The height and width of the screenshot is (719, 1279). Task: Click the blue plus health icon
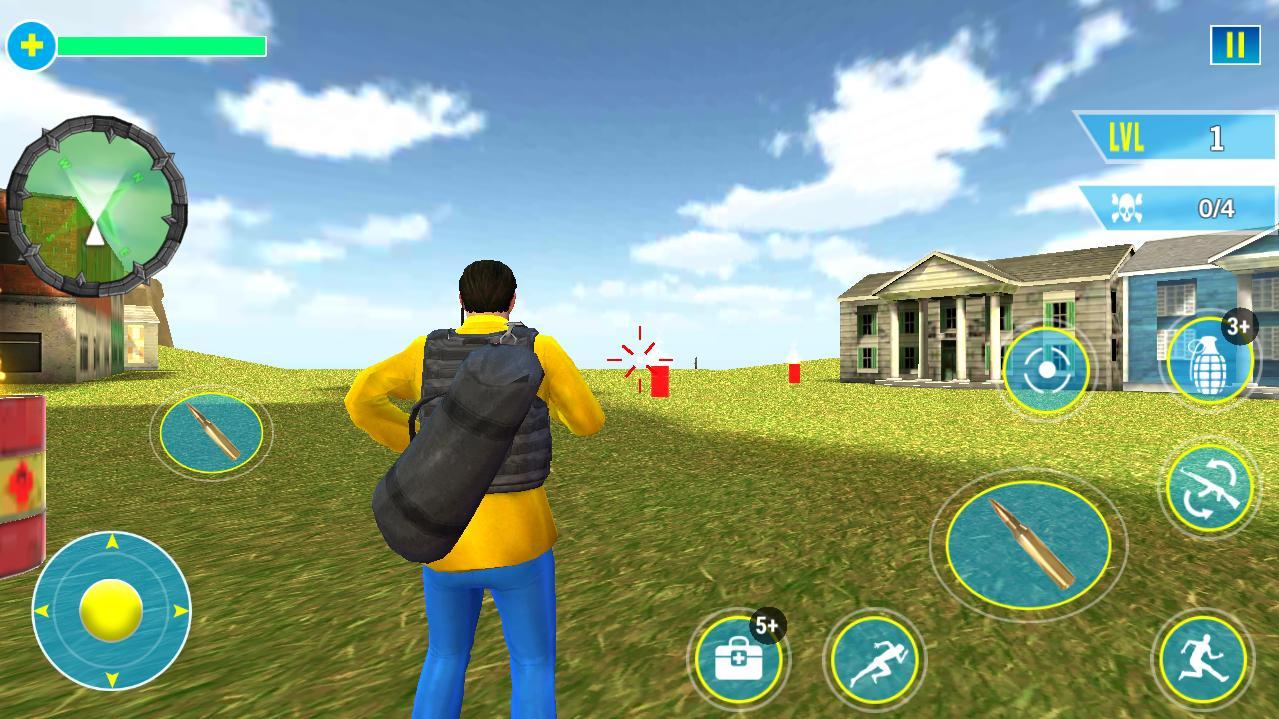click(x=31, y=46)
